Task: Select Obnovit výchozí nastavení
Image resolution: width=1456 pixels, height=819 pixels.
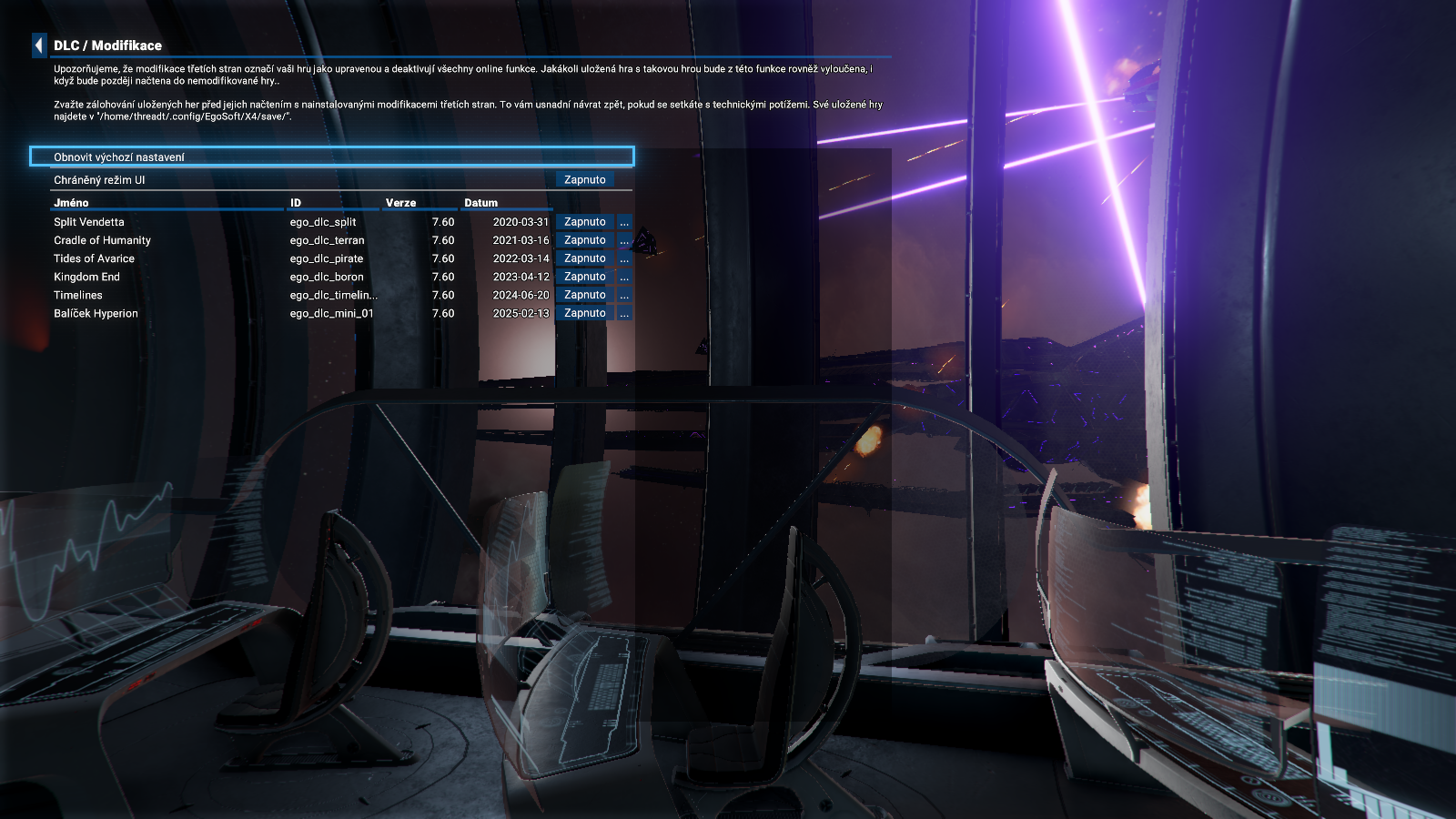Action: 331,157
